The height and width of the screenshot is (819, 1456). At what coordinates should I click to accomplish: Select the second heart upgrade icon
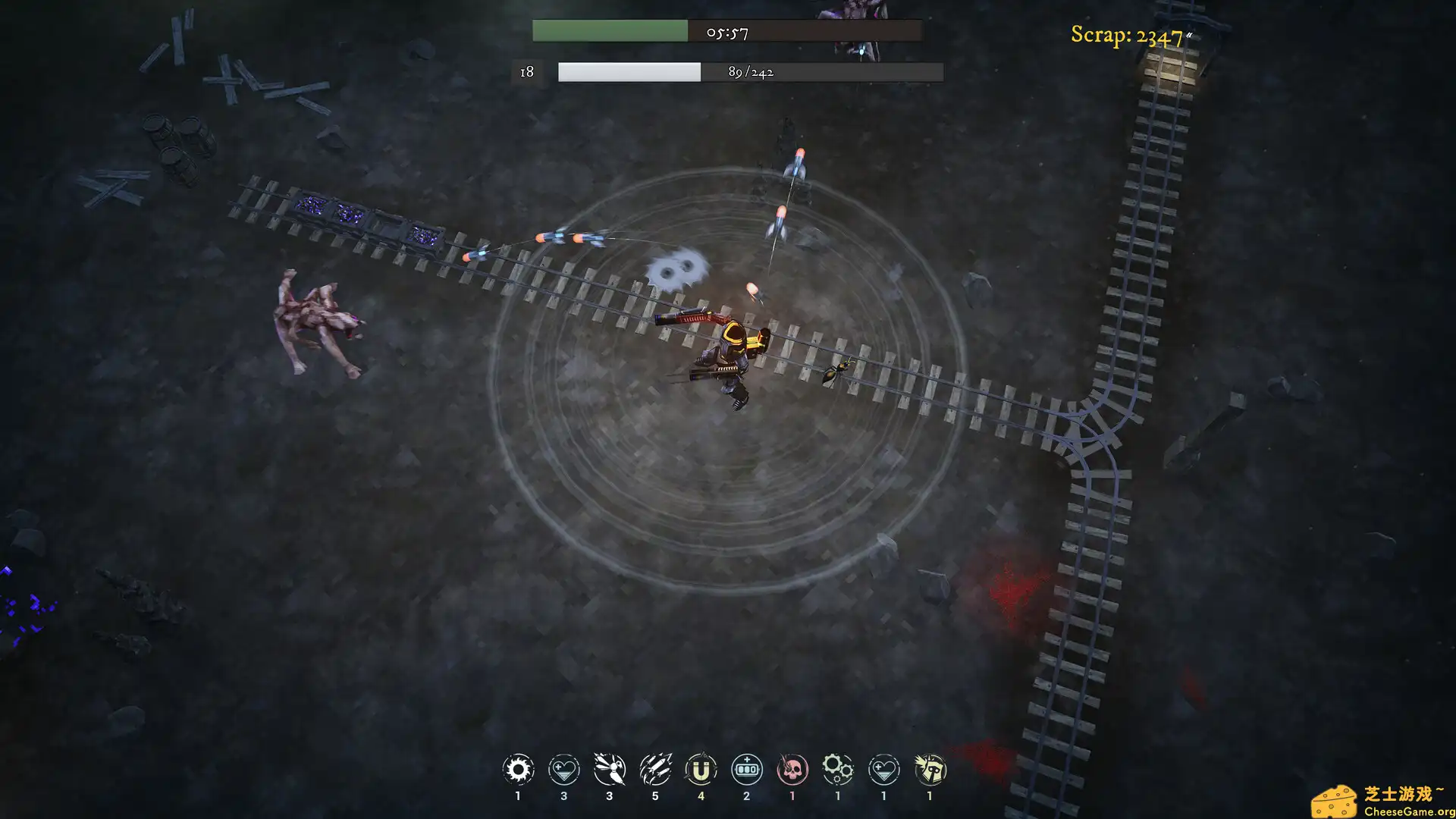tap(883, 769)
